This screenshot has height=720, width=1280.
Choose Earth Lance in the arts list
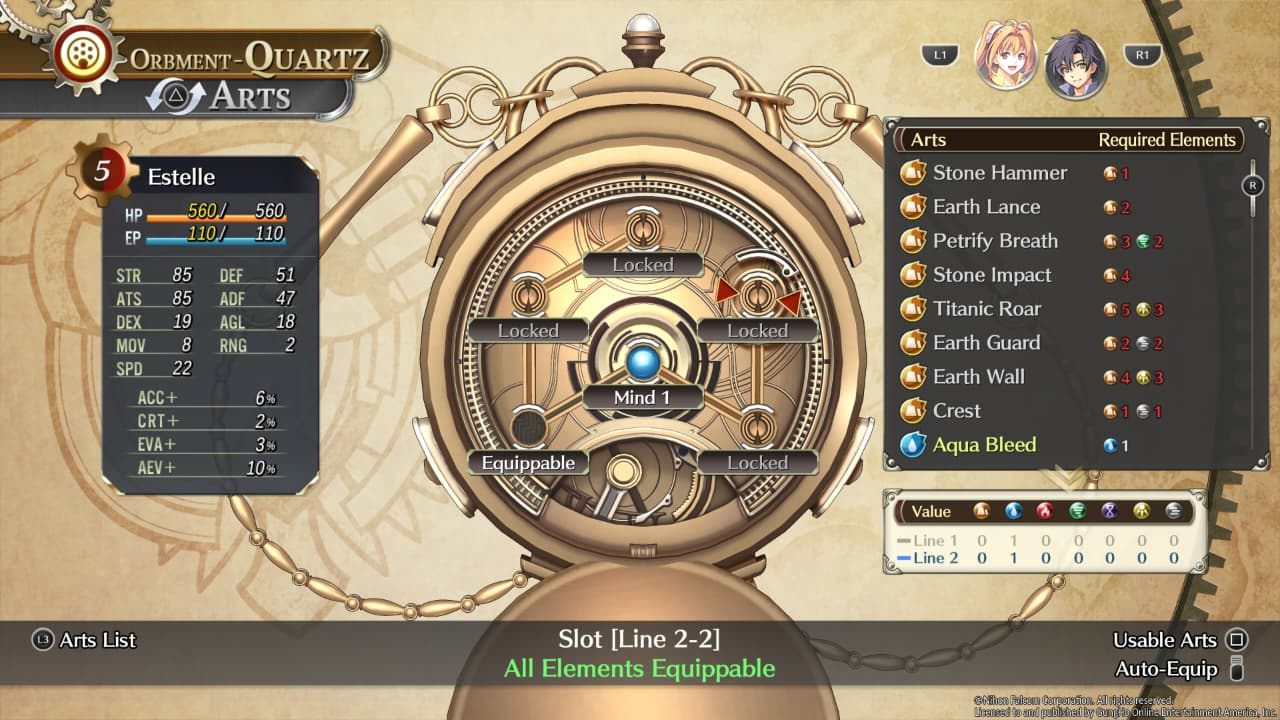[x=986, y=207]
